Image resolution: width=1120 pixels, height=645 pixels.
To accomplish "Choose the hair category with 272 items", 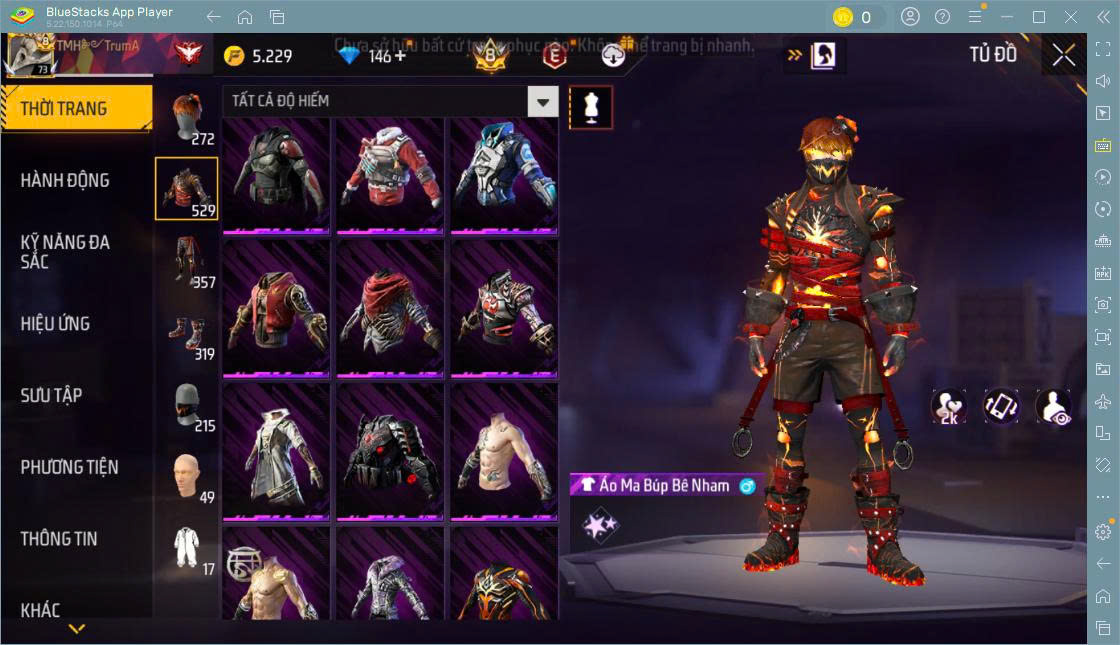I will 186,118.
